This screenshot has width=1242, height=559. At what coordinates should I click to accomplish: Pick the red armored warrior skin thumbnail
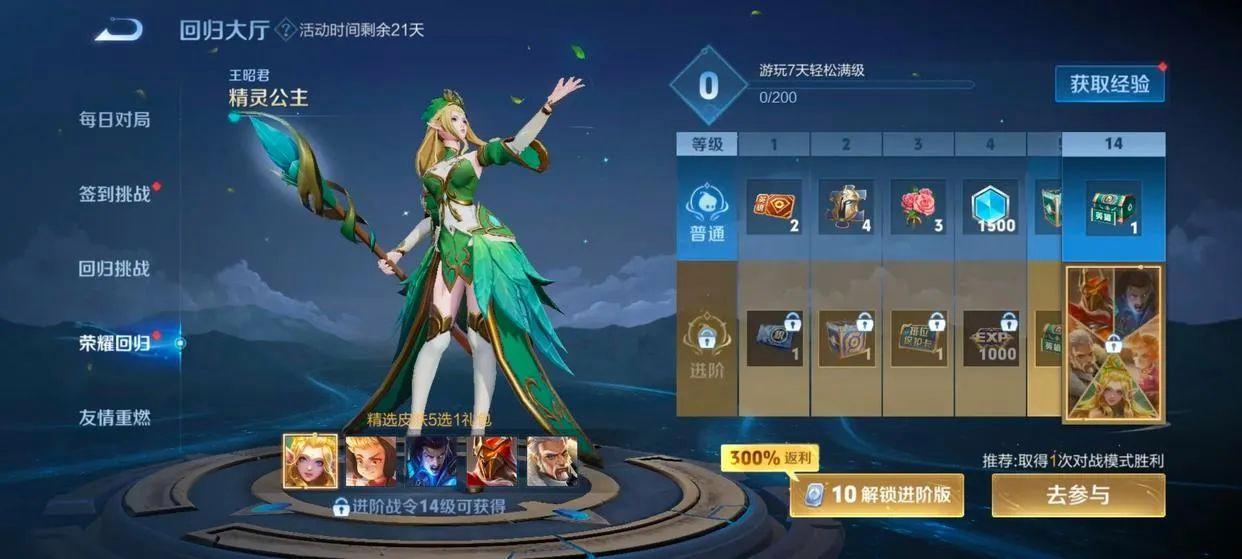click(x=492, y=461)
